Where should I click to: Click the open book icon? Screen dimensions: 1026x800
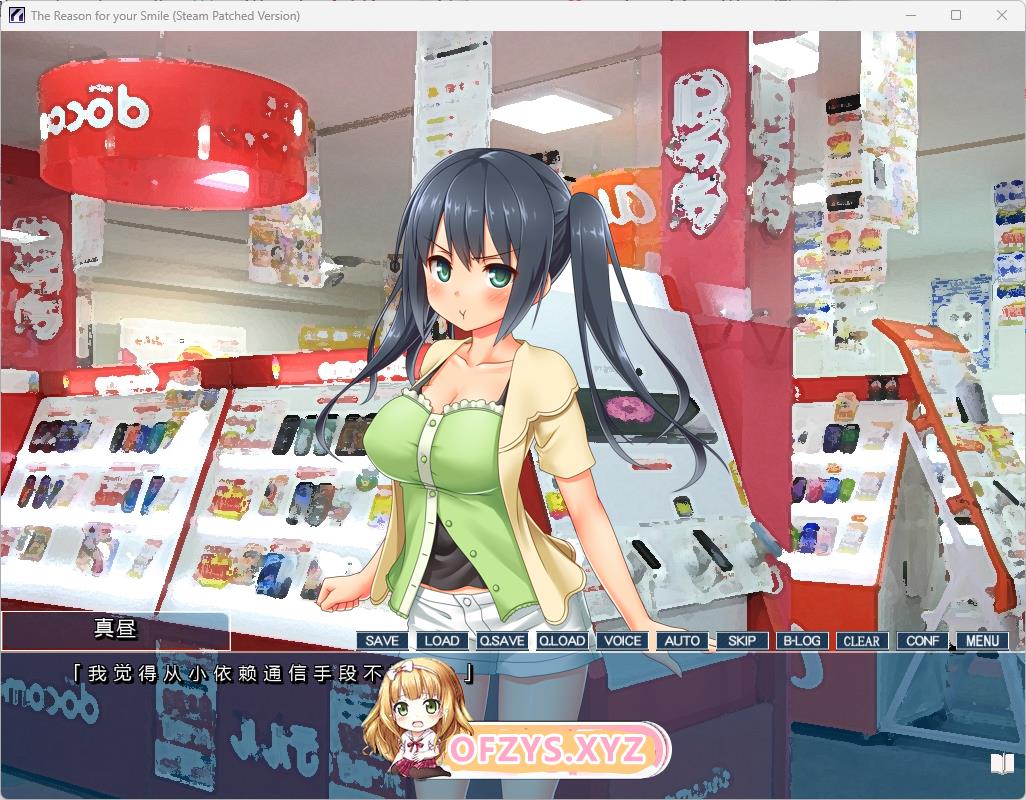point(1002,764)
